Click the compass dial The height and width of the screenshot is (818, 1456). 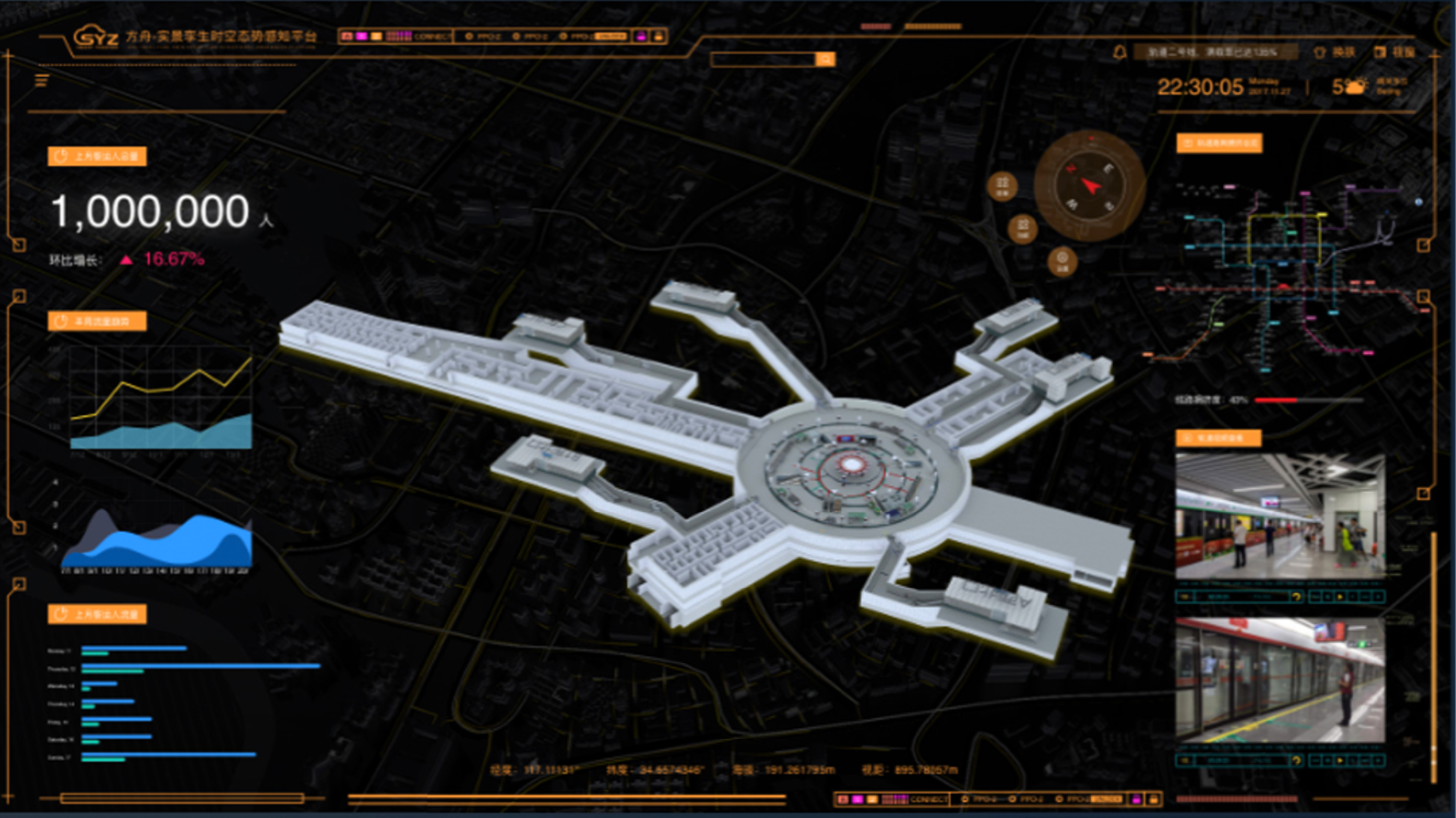pos(1090,185)
